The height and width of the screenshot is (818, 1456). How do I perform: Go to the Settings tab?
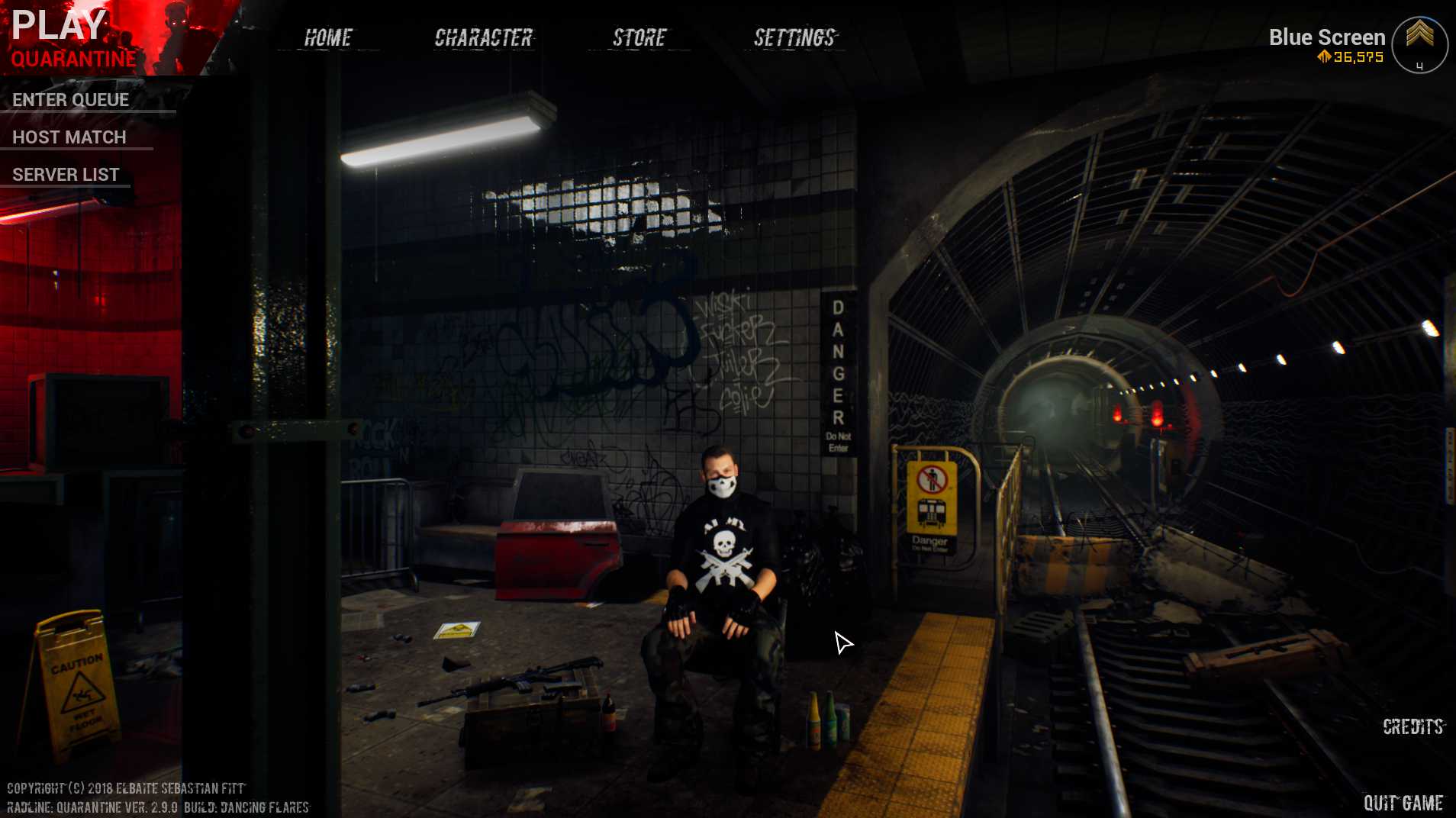(794, 37)
